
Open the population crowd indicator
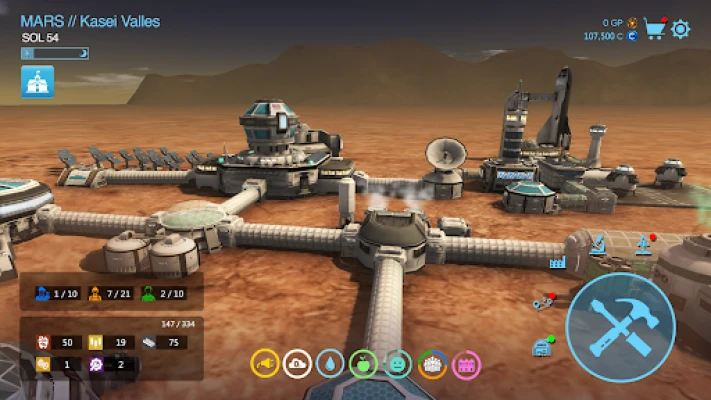432,364
